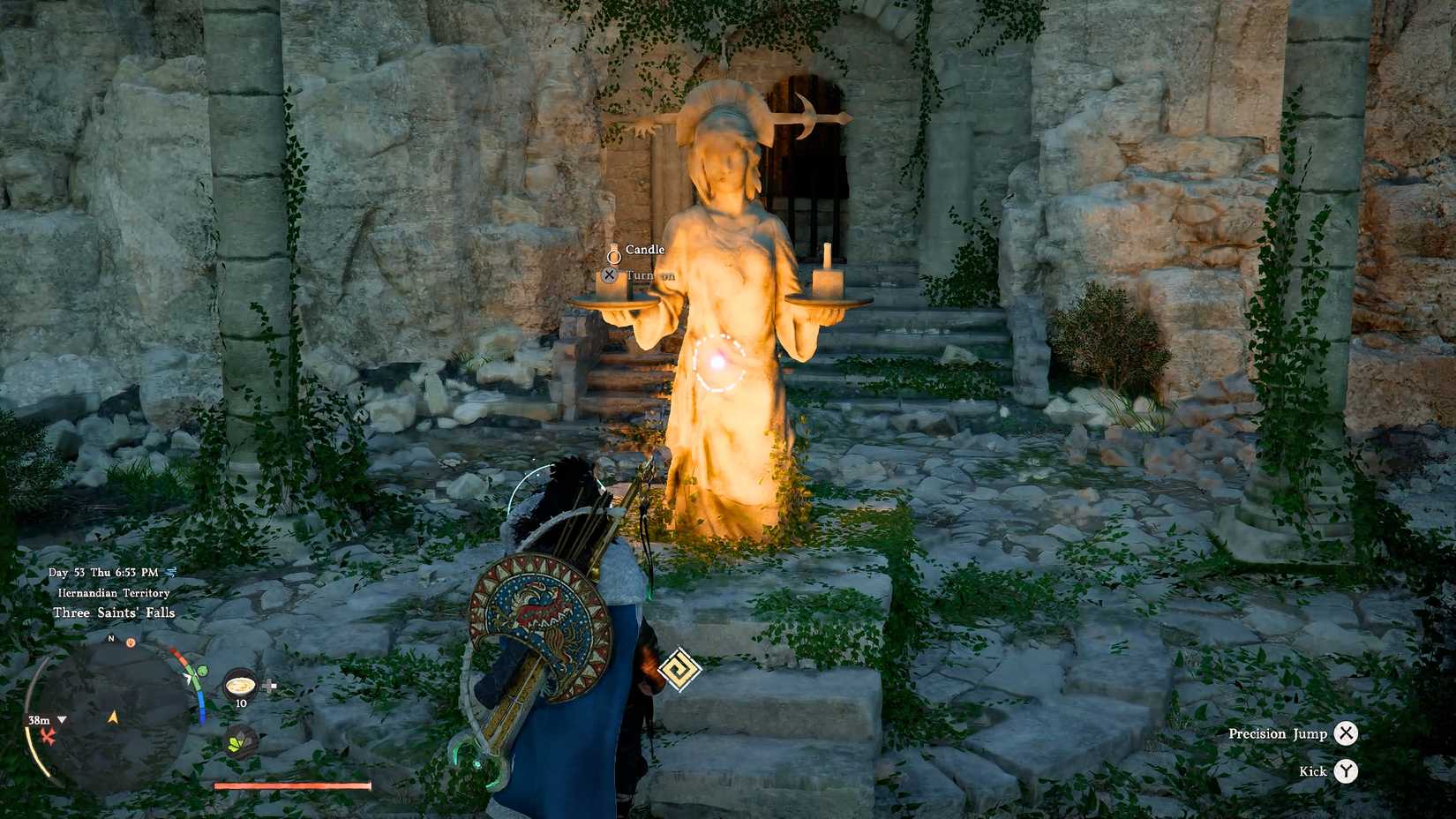1456x819 pixels.
Task: Click the orange marker dot on the minimap rim
Action: [x=131, y=642]
